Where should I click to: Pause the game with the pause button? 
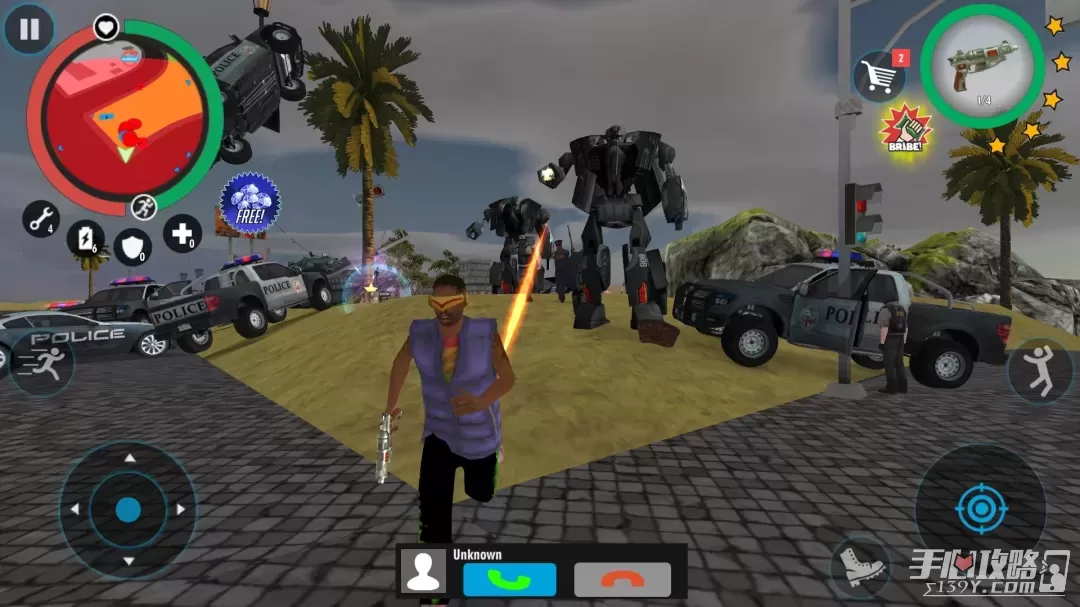[29, 29]
